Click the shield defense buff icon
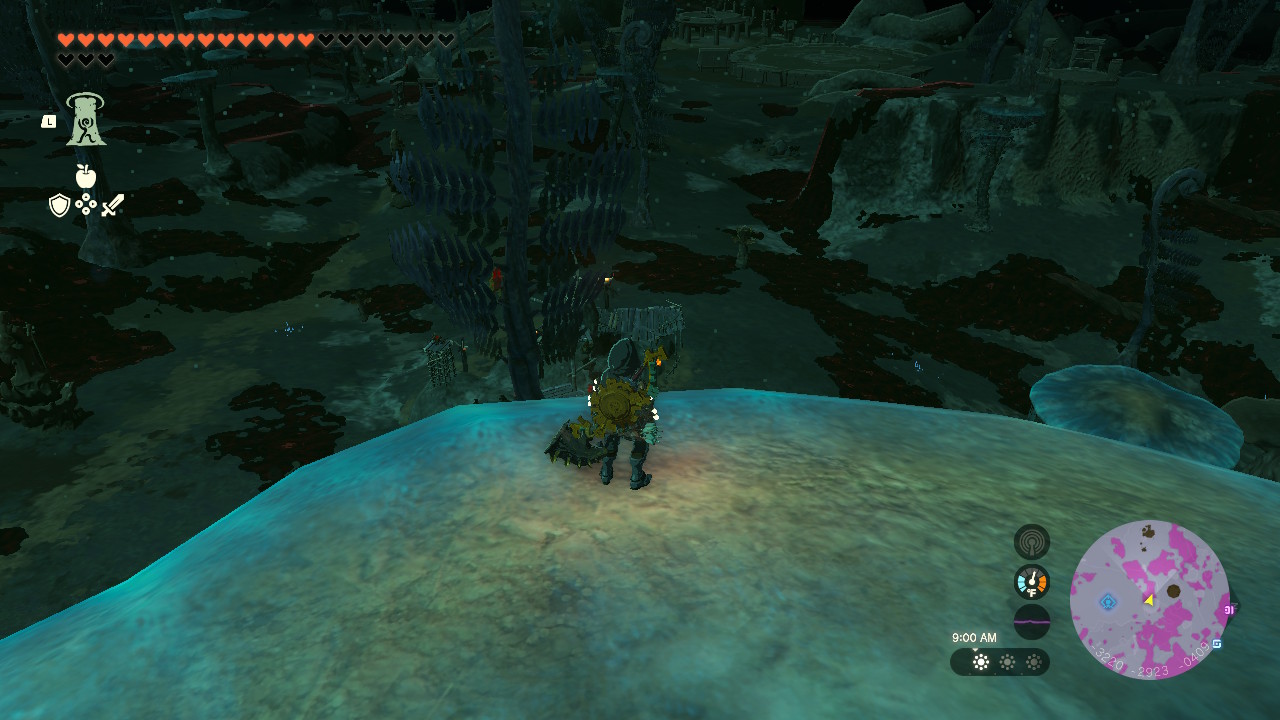The height and width of the screenshot is (720, 1280). point(59,205)
